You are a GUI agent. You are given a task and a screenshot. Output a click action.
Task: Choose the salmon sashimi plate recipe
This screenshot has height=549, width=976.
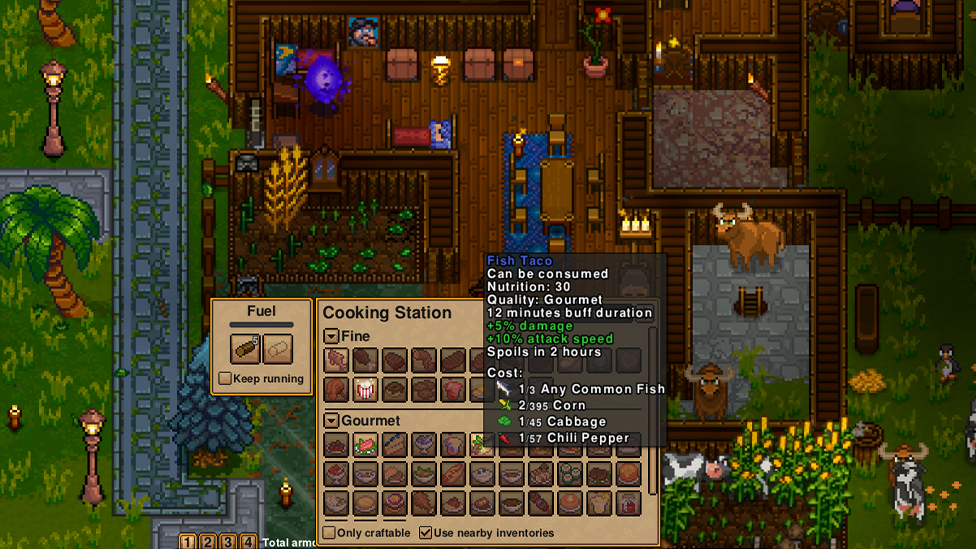[x=365, y=445]
